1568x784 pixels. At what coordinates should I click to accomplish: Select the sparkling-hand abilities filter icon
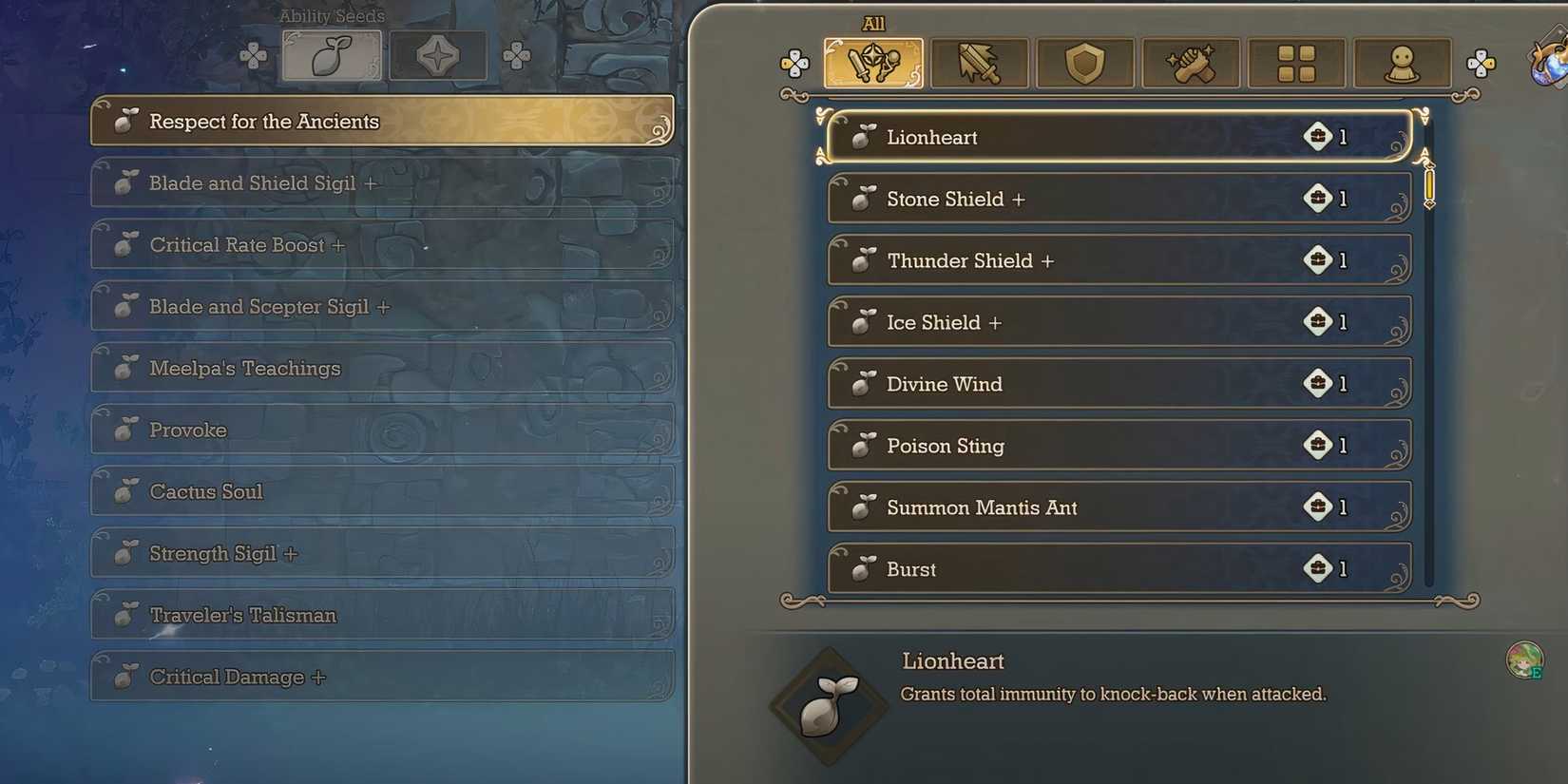coord(1191,63)
